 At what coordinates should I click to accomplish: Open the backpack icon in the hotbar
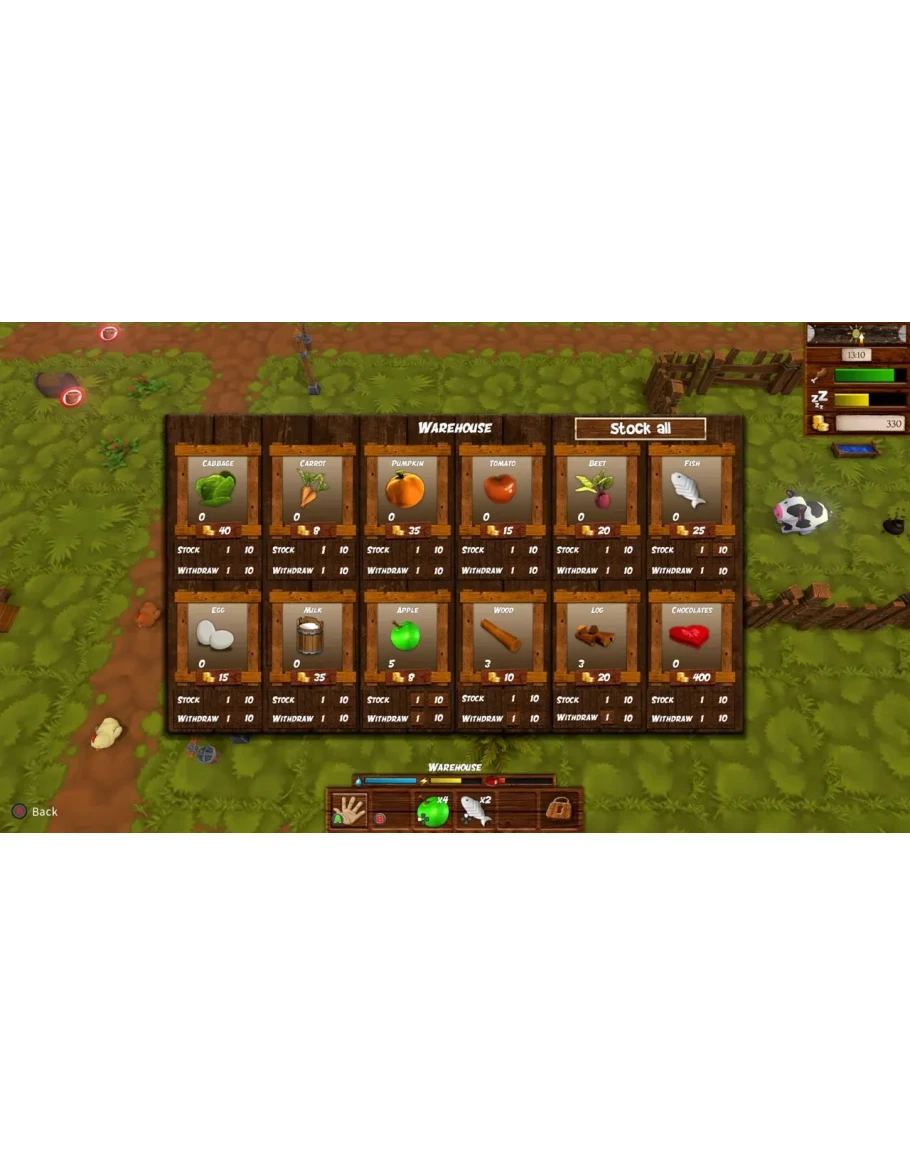560,810
